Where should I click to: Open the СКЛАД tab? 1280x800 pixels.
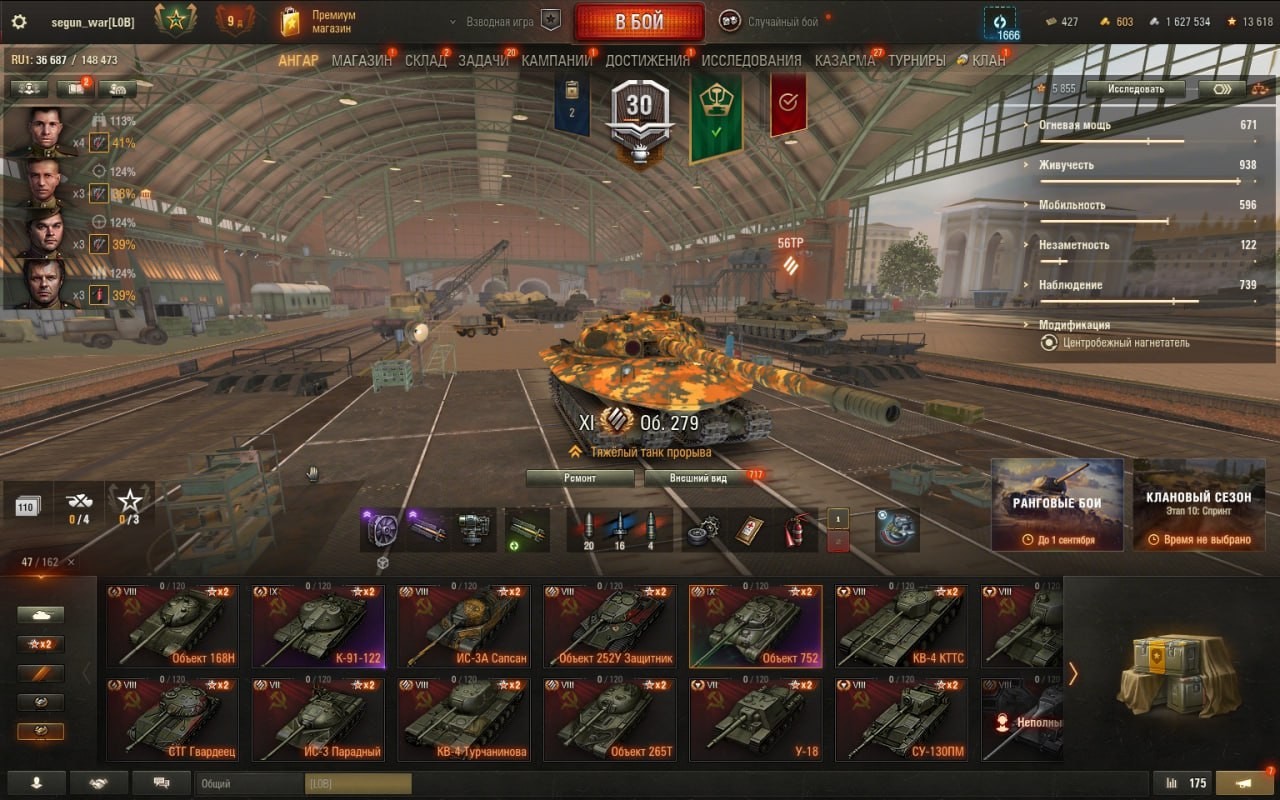click(426, 60)
